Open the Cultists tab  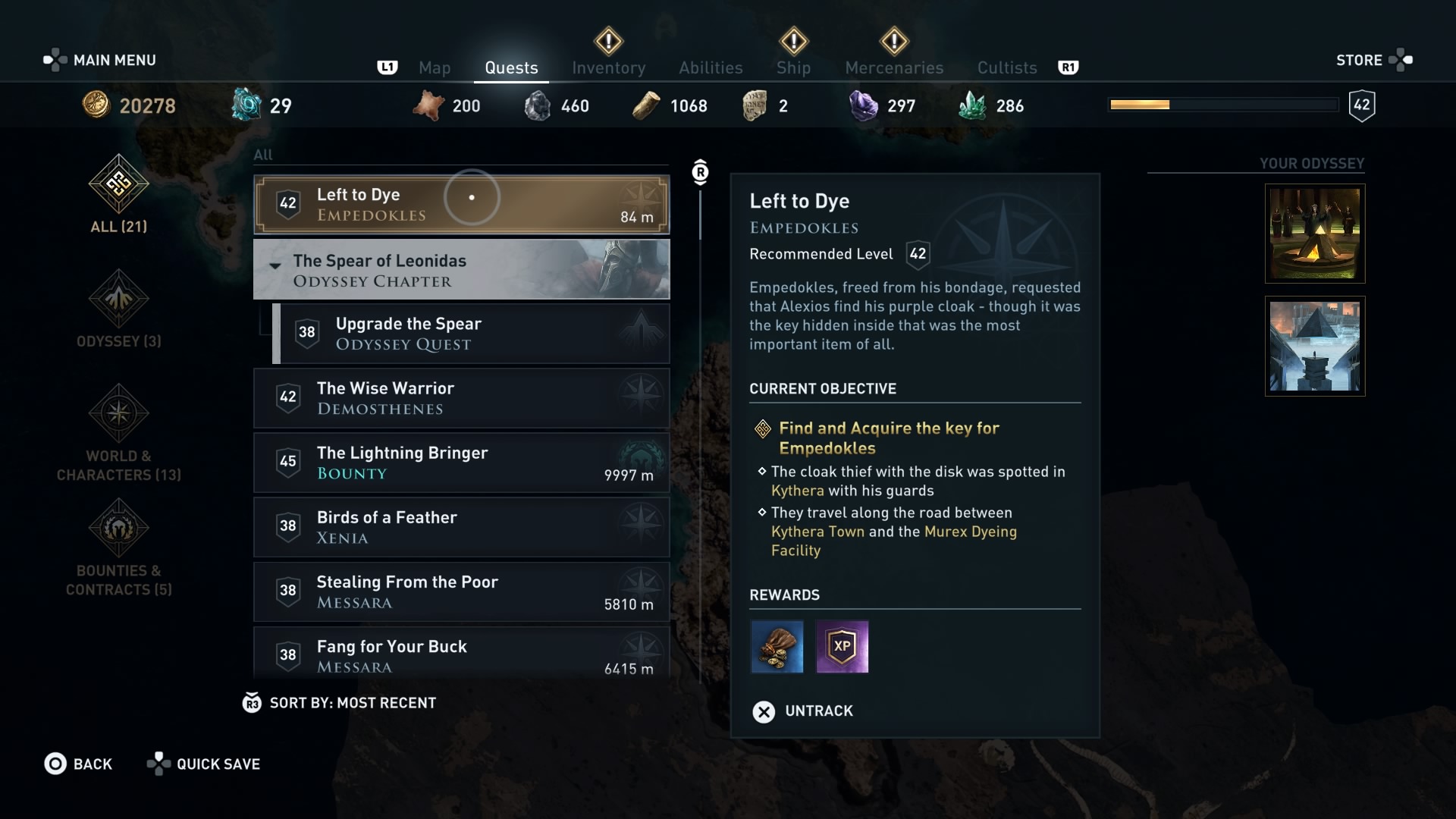(1006, 67)
